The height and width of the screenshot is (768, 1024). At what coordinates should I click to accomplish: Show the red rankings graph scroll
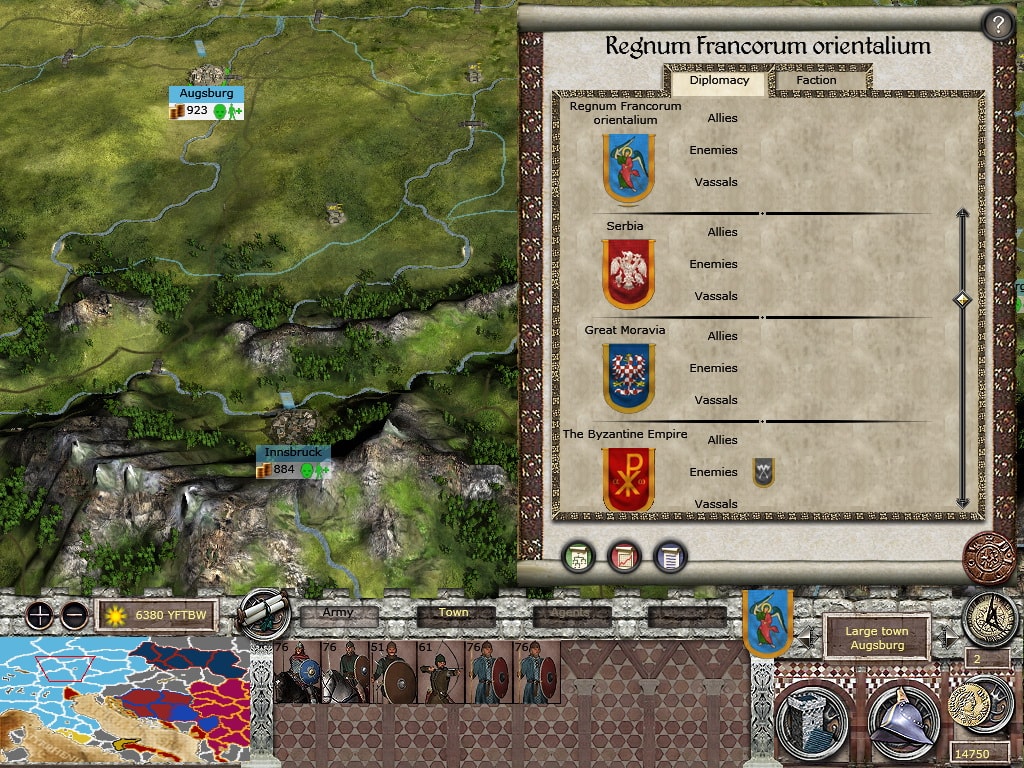(x=624, y=557)
